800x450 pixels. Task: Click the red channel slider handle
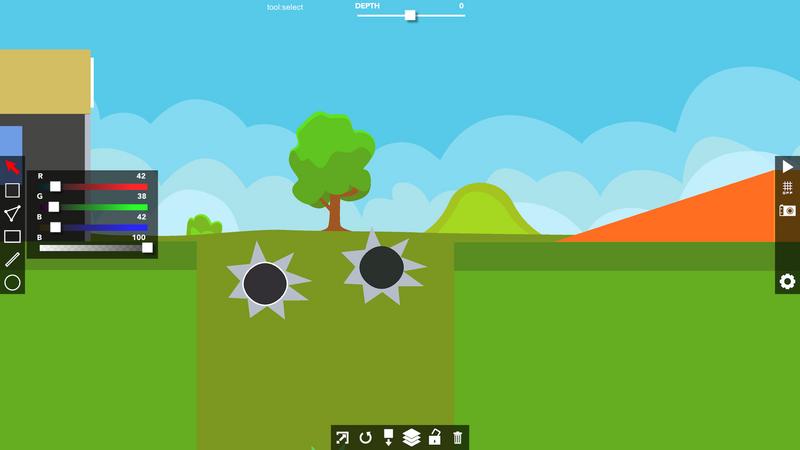pyautogui.click(x=56, y=186)
